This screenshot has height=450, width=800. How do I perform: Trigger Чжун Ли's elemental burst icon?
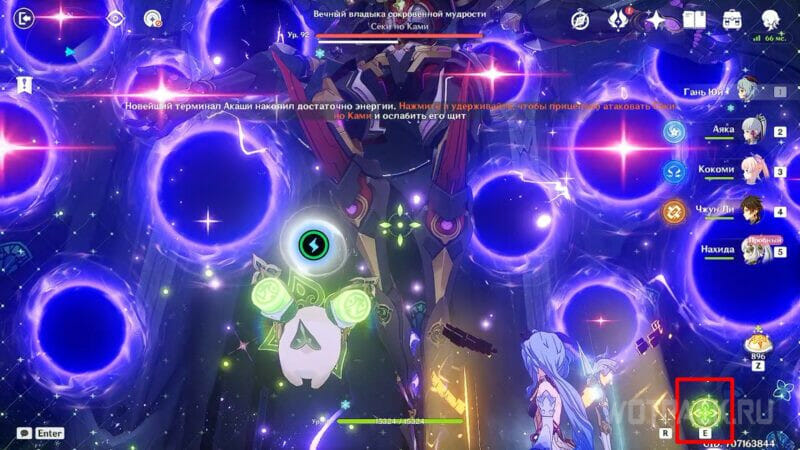pyautogui.click(x=675, y=211)
